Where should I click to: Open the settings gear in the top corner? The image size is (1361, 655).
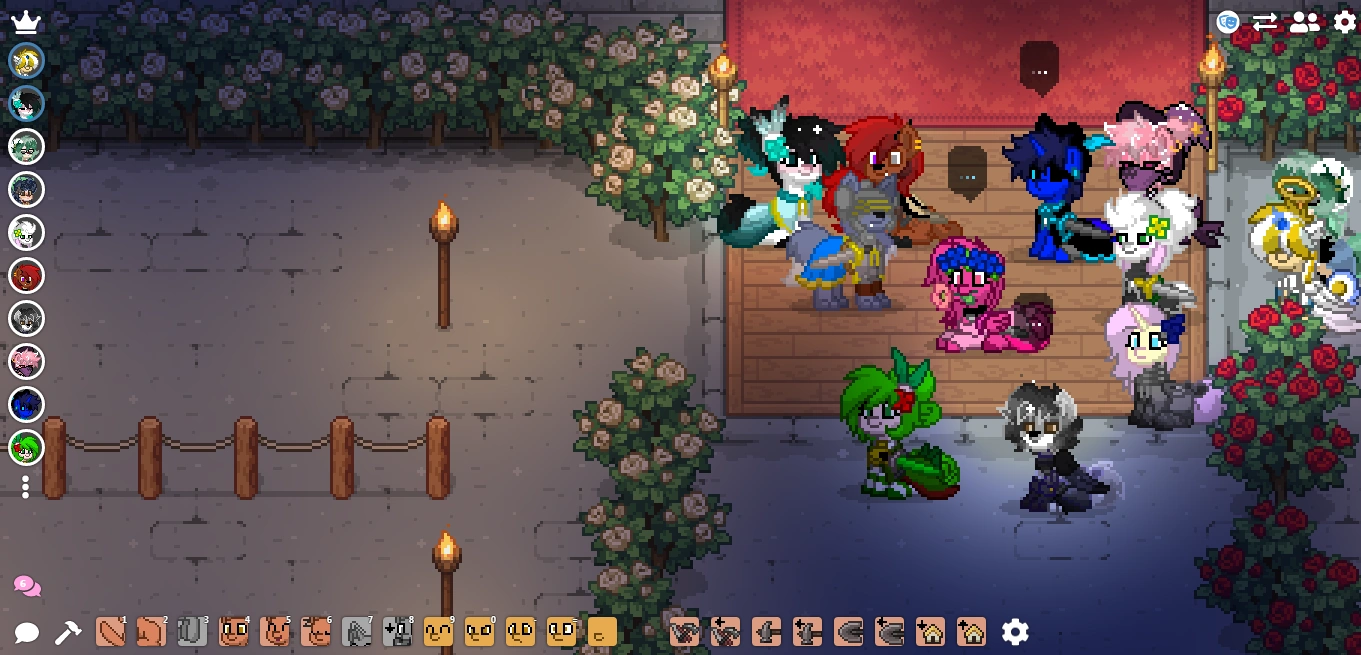[1345, 22]
